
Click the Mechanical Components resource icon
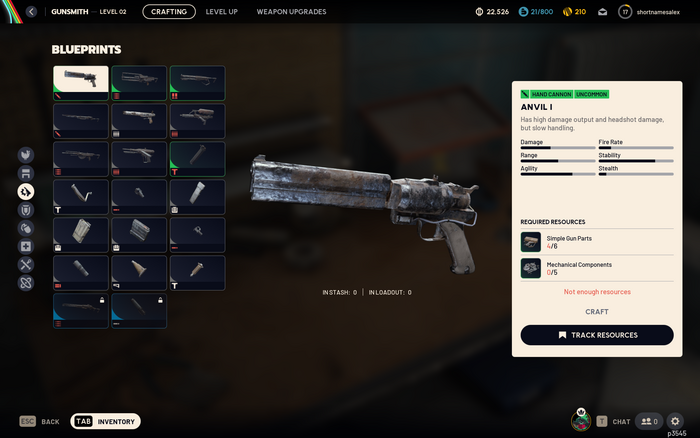(531, 268)
